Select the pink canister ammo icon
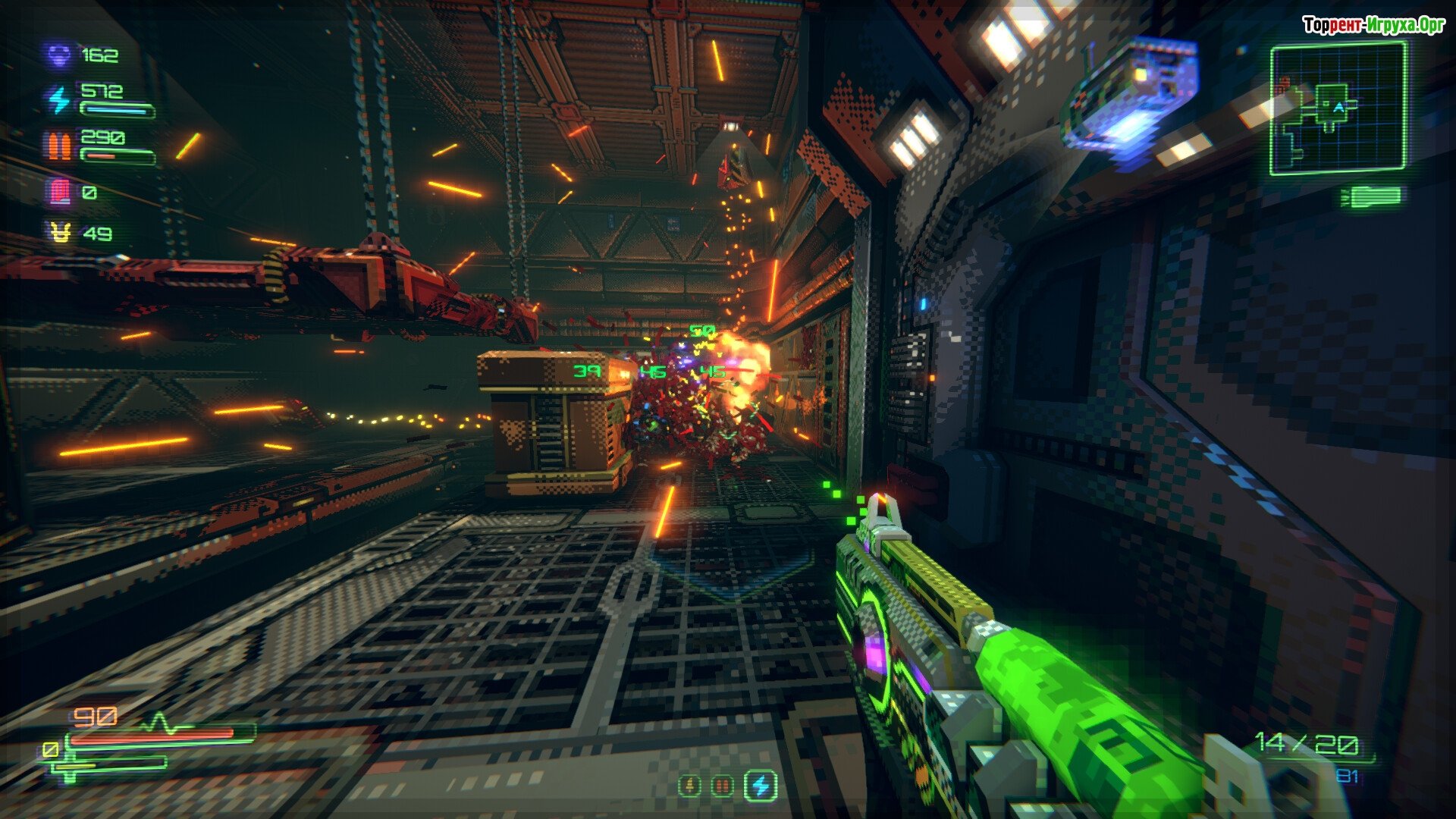Screen dimensions: 1456x819 pos(59,192)
